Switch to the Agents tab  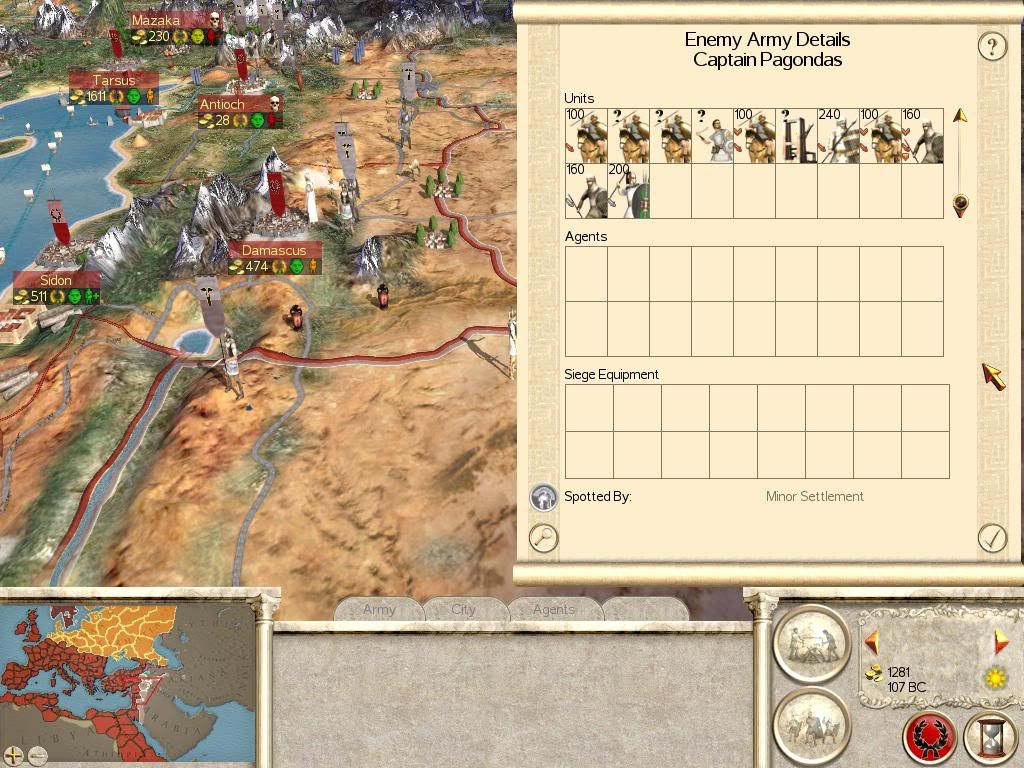pos(553,609)
